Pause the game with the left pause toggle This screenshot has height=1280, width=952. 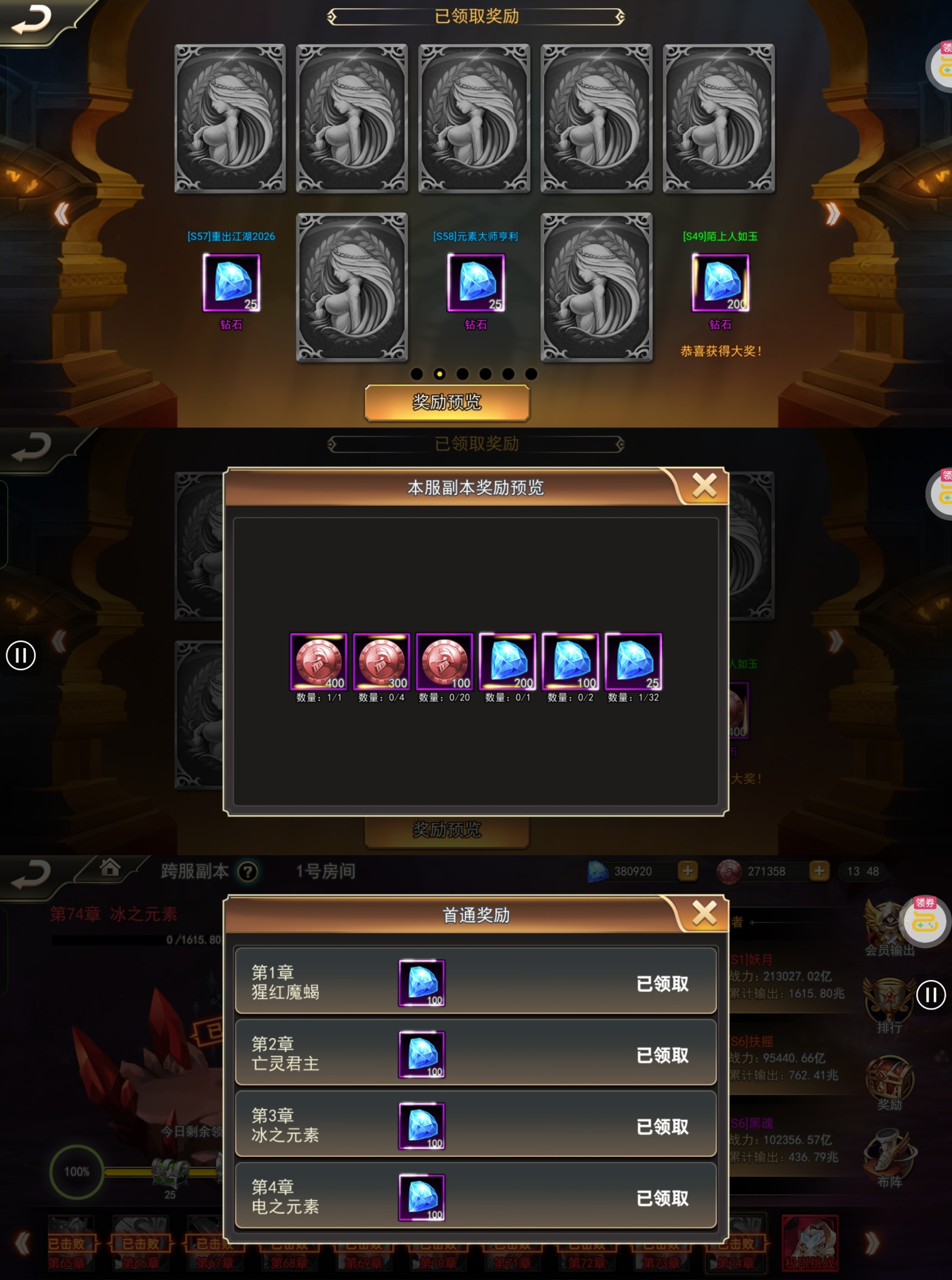click(21, 655)
